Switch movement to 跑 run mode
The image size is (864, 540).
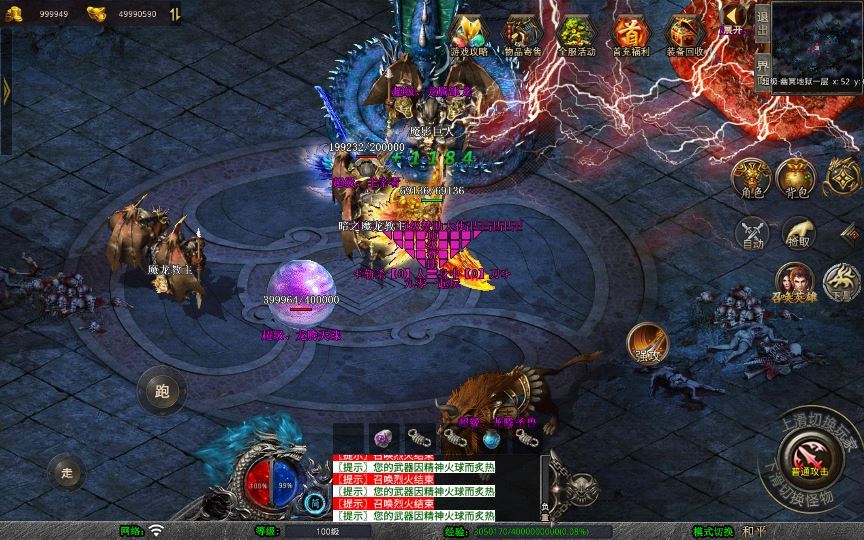point(158,390)
